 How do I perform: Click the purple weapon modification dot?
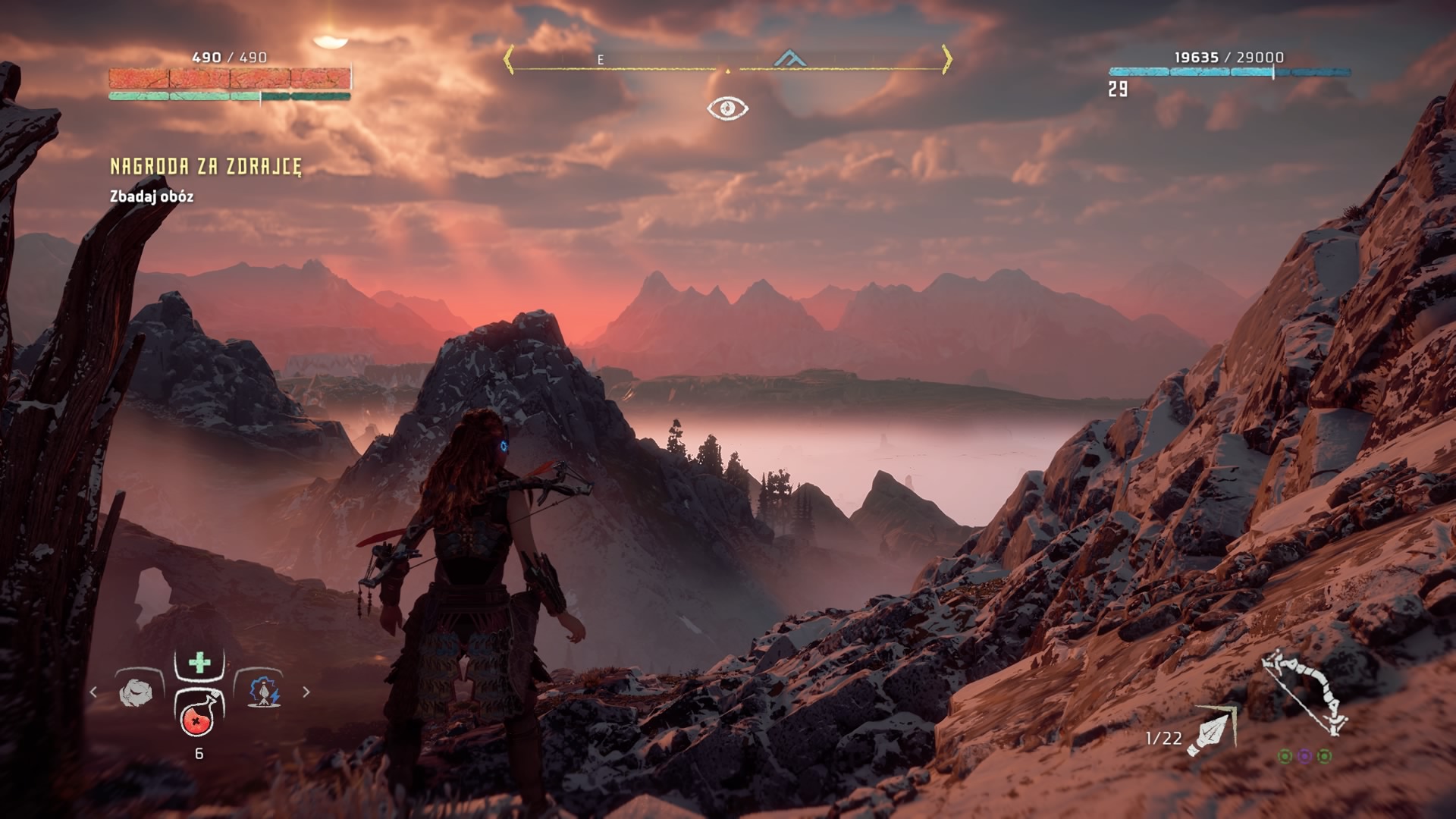coord(1304,756)
